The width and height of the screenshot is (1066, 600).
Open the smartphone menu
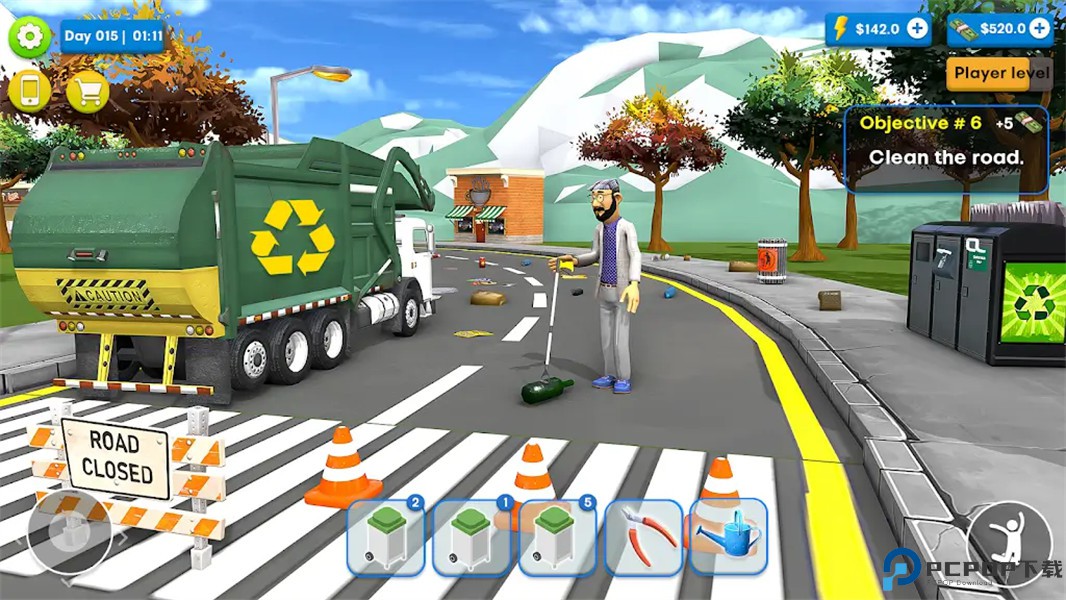[30, 92]
